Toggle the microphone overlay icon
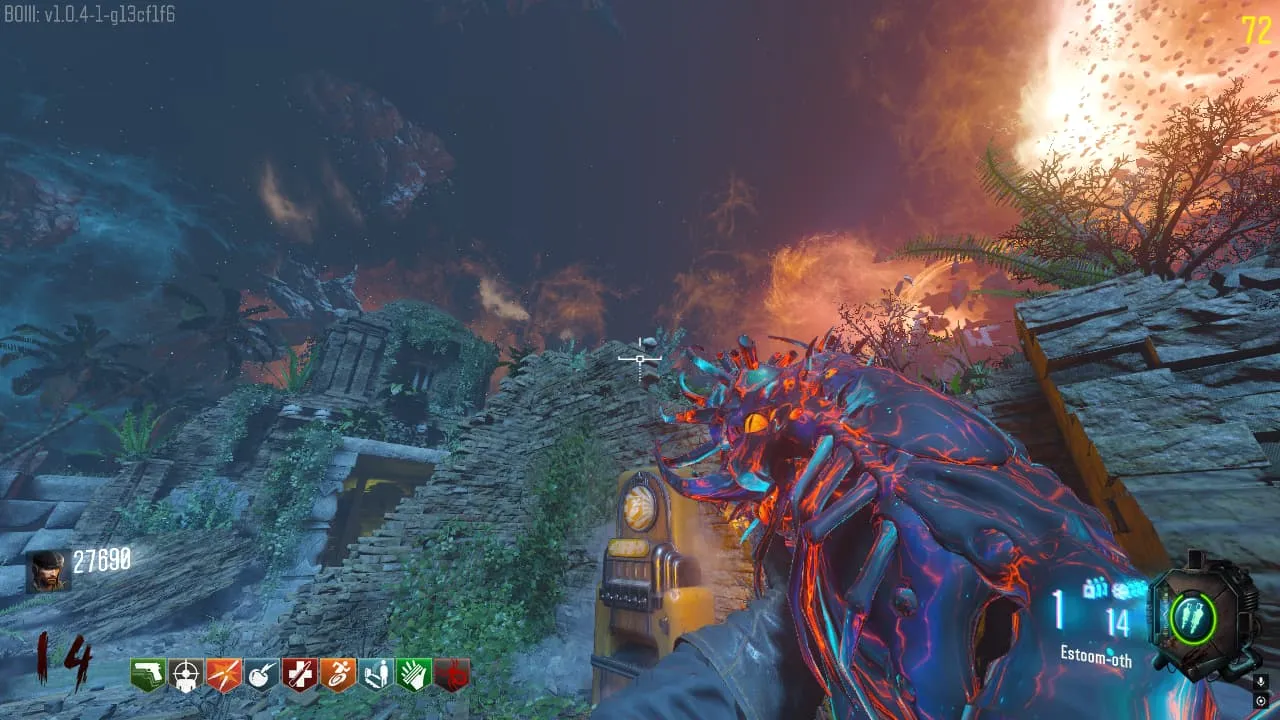Viewport: 1280px width, 720px height. [1261, 682]
